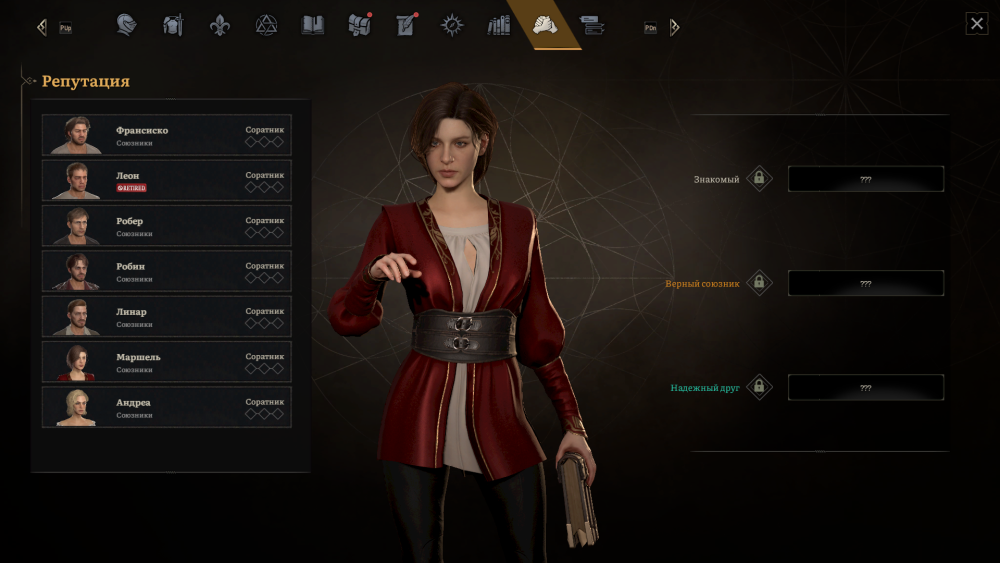This screenshot has height=563, width=1000.
Task: Click the locked Знакомый reward box
Action: [x=865, y=179]
